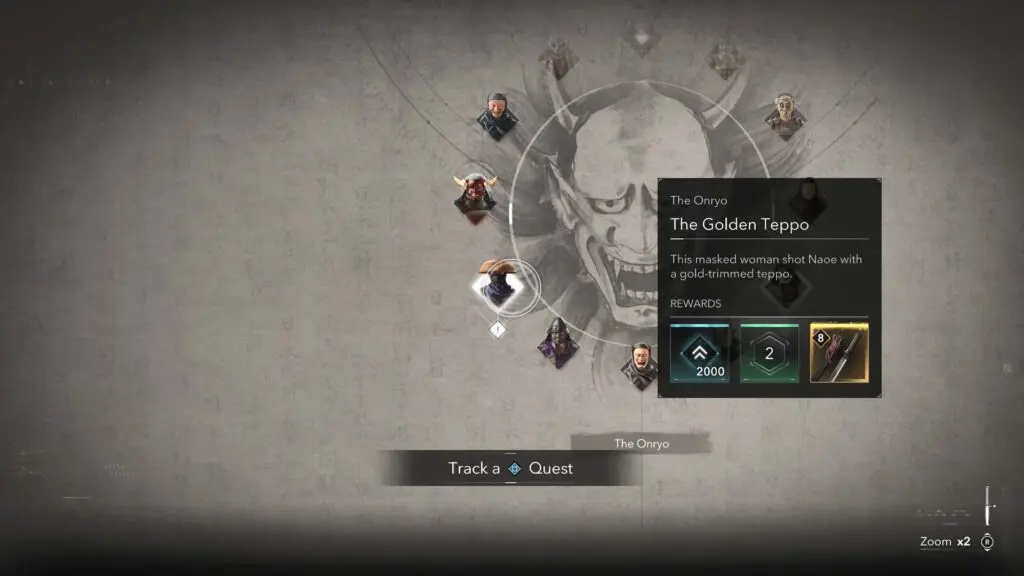Click the 2000 XP reward tile

pyautogui.click(x=700, y=353)
